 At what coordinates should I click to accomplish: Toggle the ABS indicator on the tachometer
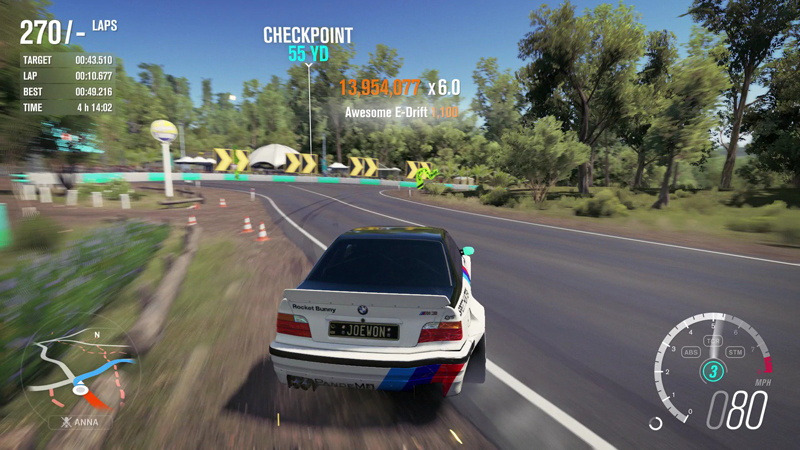coord(690,352)
